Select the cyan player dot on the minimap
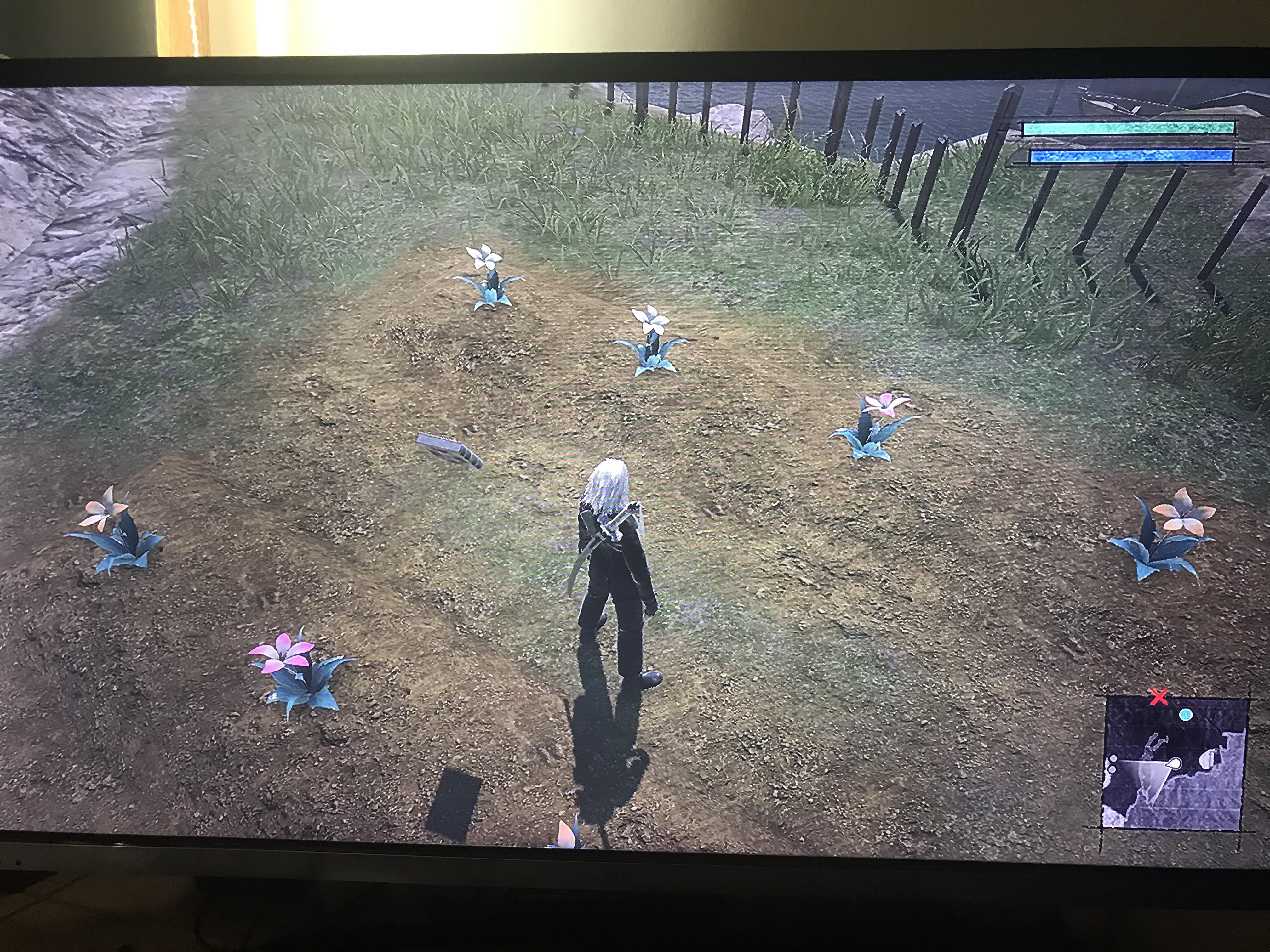This screenshot has width=1270, height=952. point(1186,715)
